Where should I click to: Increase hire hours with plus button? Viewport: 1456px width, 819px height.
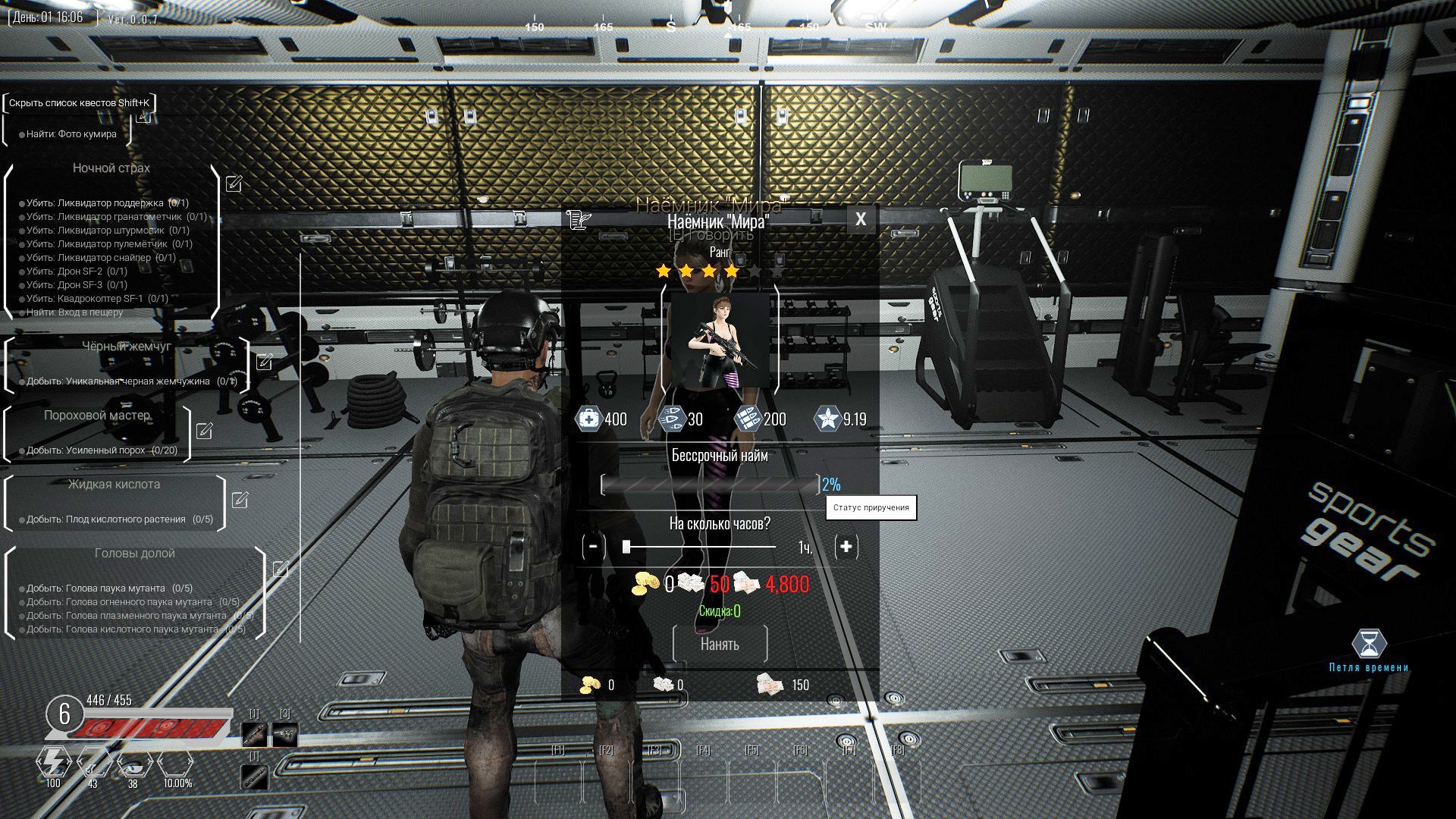[x=846, y=546]
